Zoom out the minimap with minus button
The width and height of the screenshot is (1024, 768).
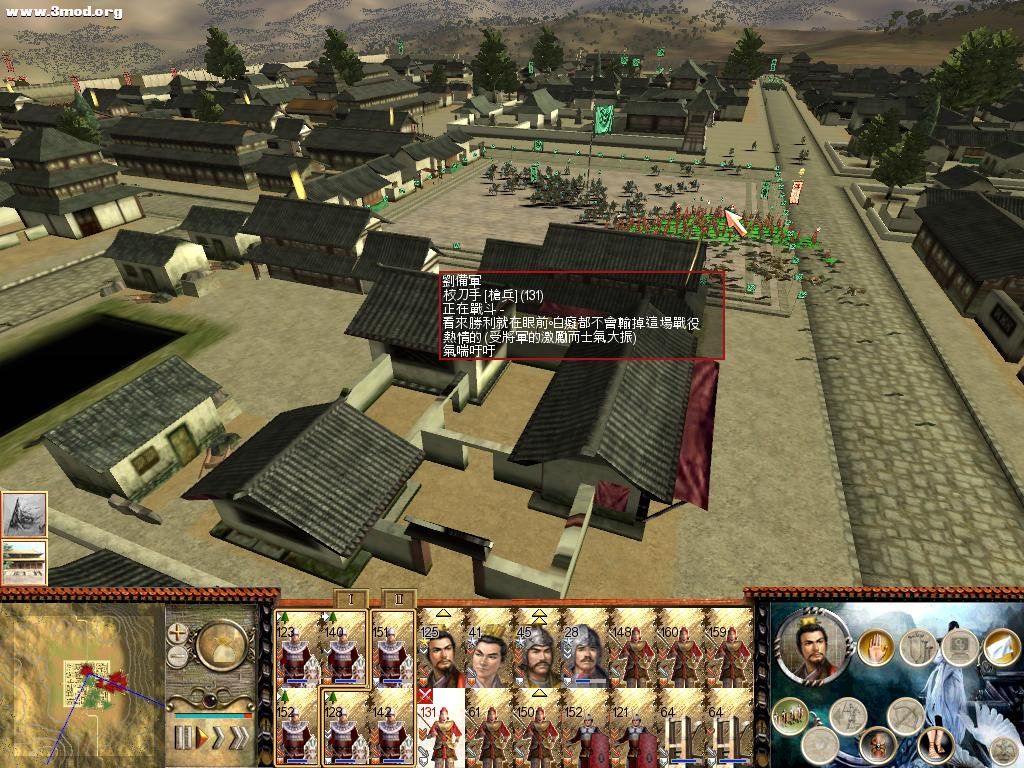pyautogui.click(x=179, y=656)
